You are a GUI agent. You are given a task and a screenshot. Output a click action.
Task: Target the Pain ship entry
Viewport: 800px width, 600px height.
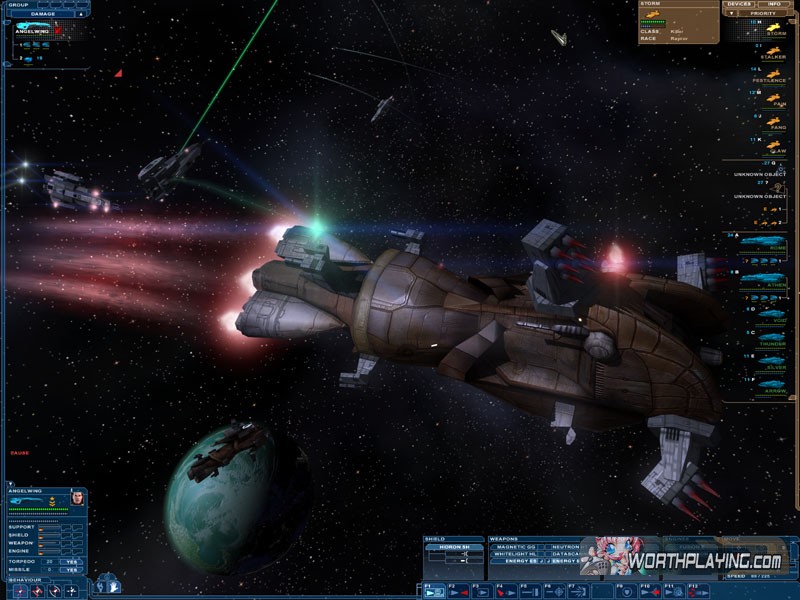[775, 96]
